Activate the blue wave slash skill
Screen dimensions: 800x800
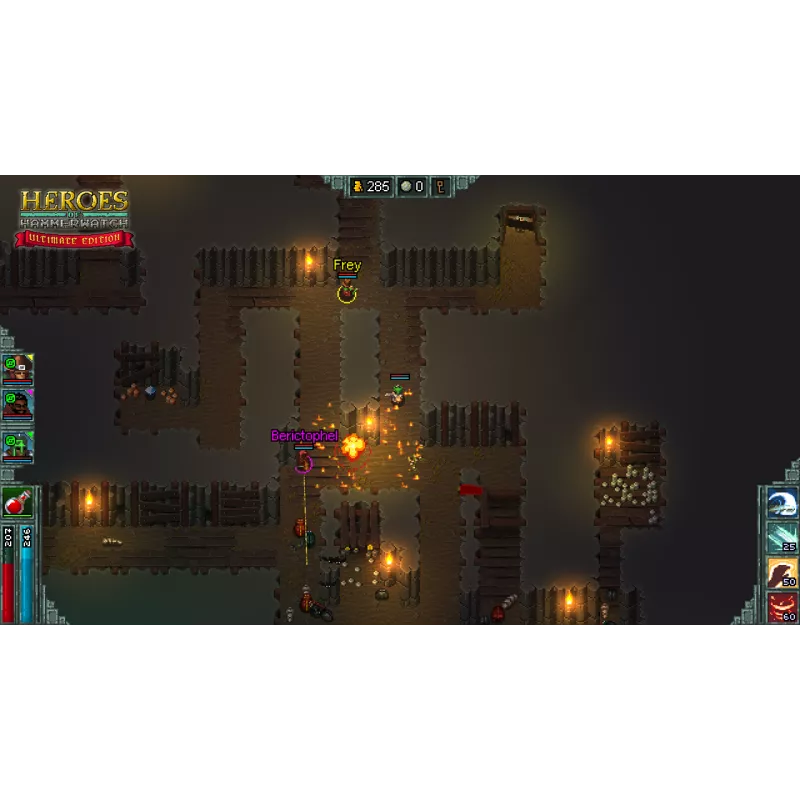click(782, 503)
